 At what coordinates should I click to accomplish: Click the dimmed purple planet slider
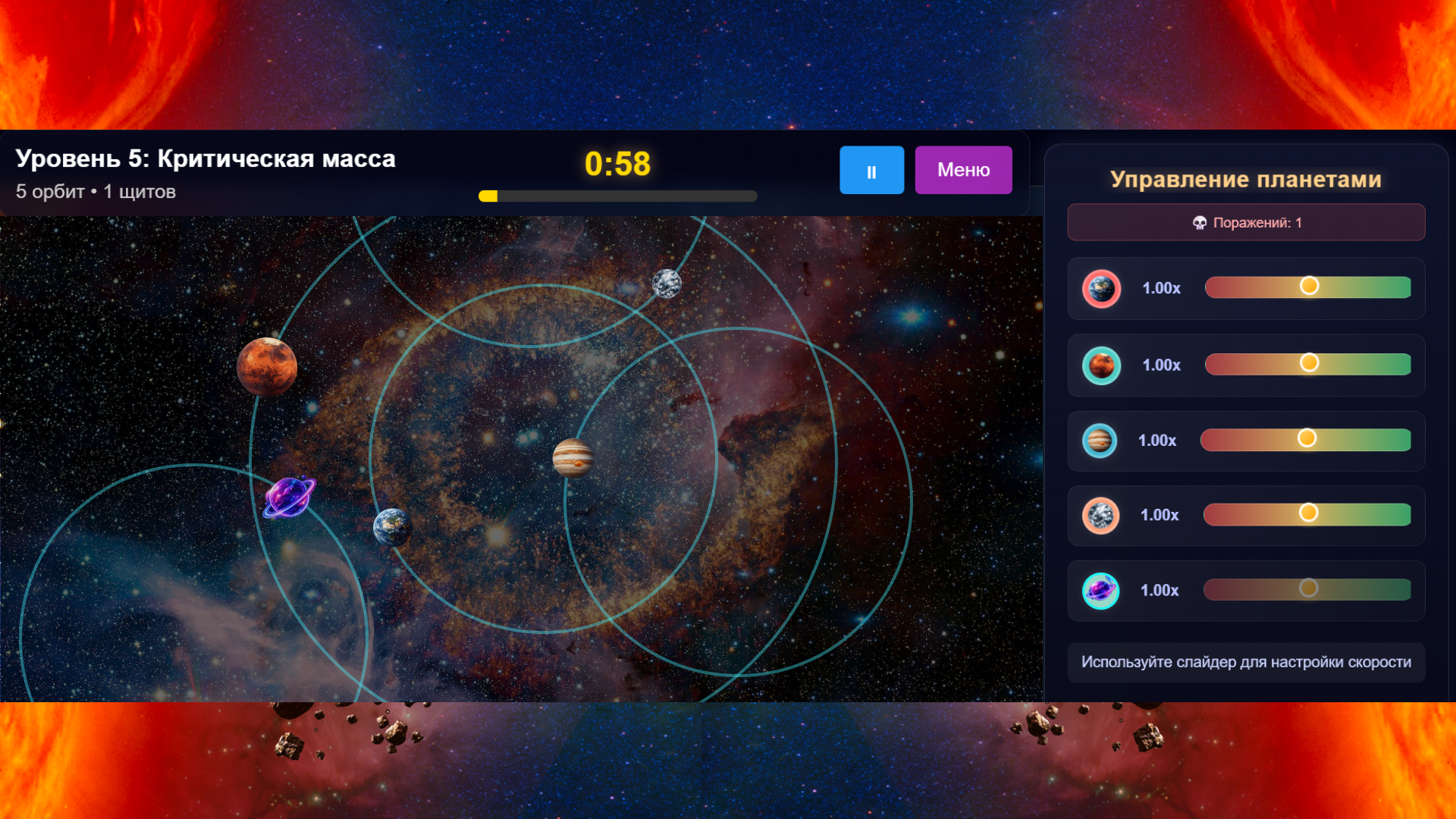1307,588
